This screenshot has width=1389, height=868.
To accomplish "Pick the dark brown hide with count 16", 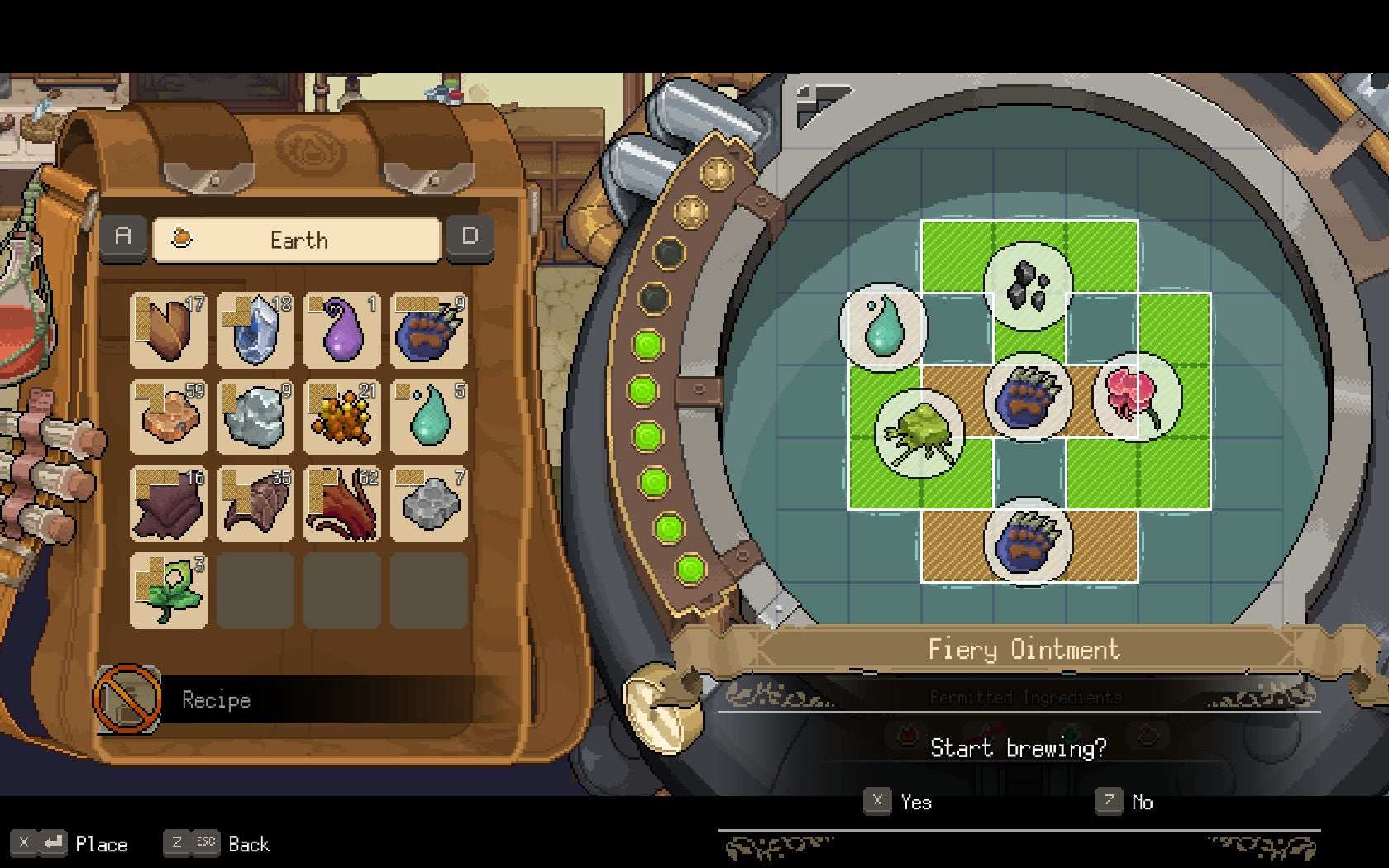I will [169, 503].
